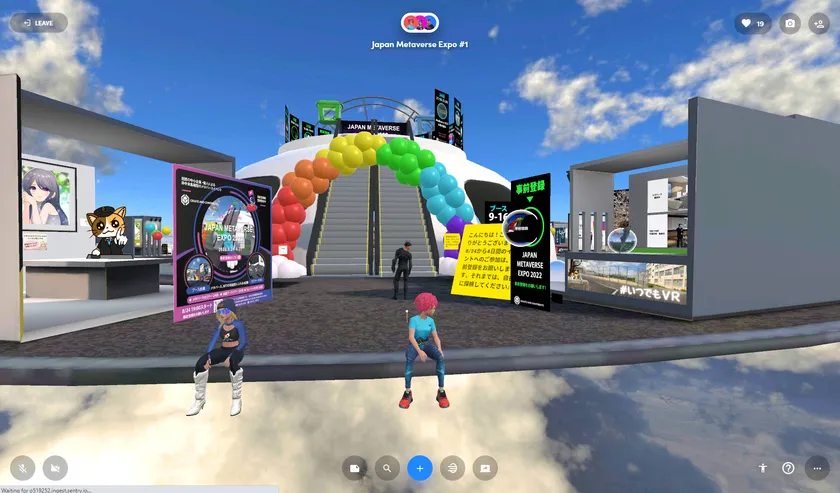Open the sticky note tool
This screenshot has height=493, width=840.
[x=354, y=467]
